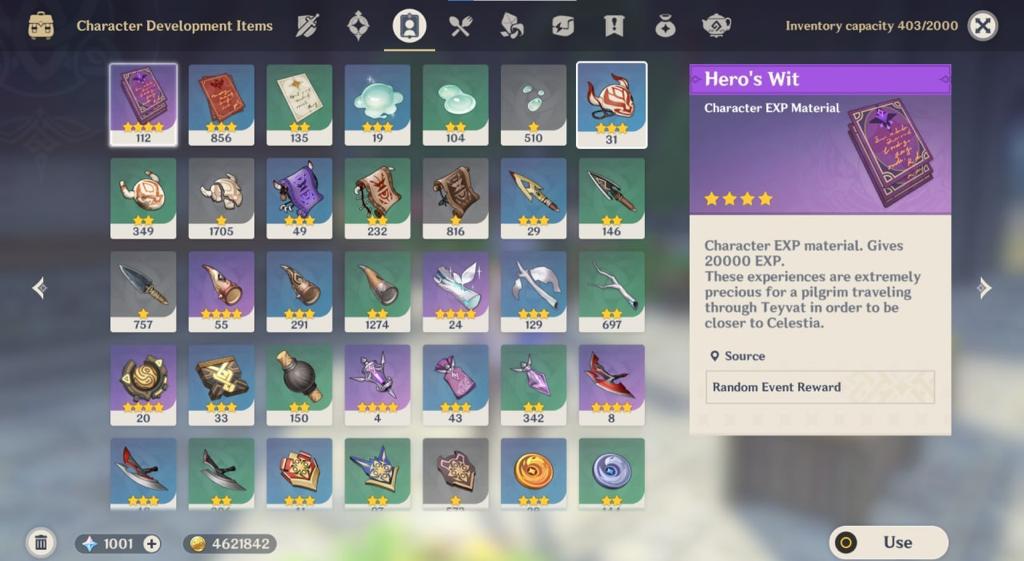This screenshot has width=1024, height=561.
Task: Use the Hero's Wit item
Action: tap(888, 542)
